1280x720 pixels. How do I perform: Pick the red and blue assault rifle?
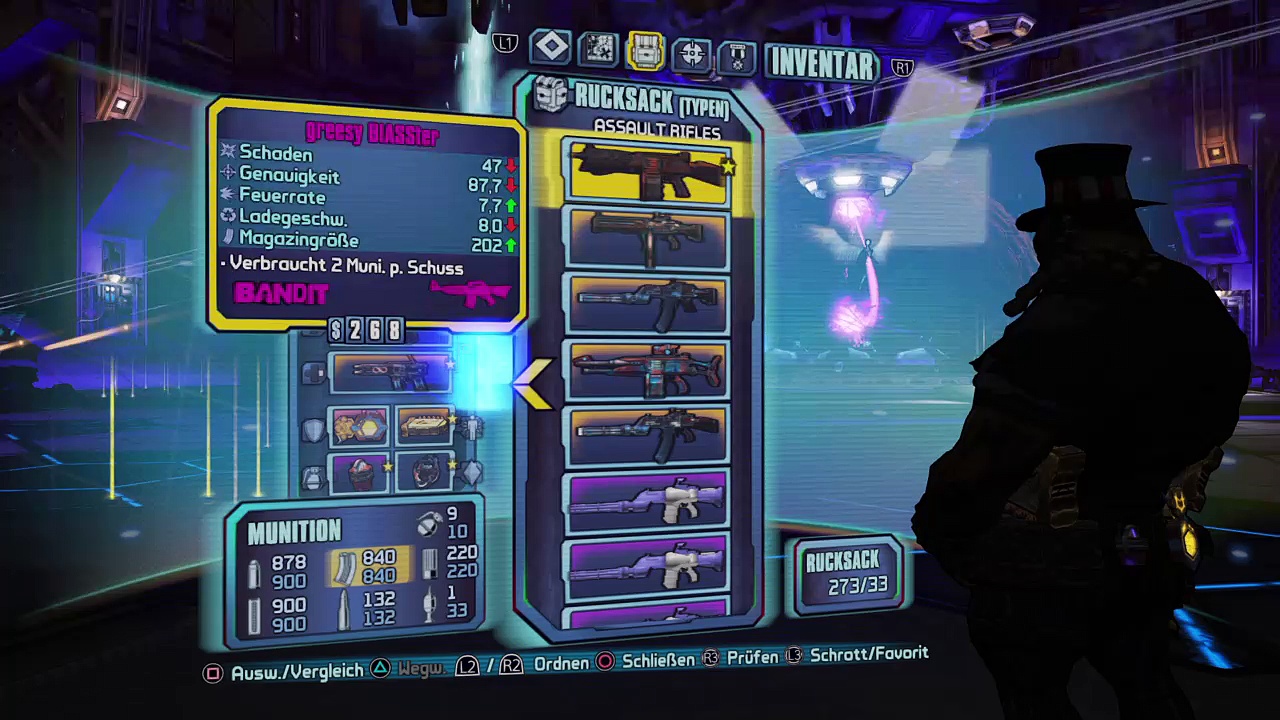tap(648, 370)
